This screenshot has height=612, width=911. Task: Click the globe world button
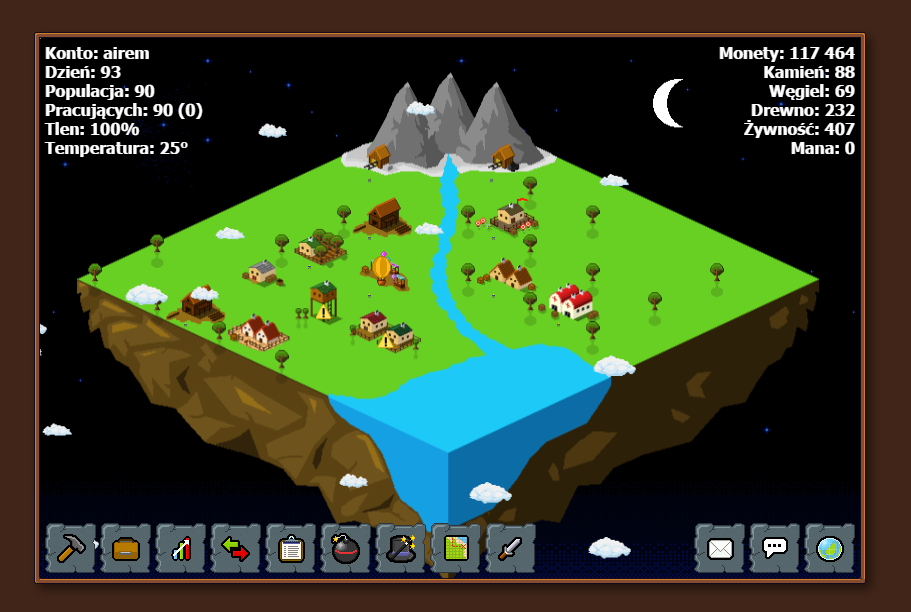(830, 549)
